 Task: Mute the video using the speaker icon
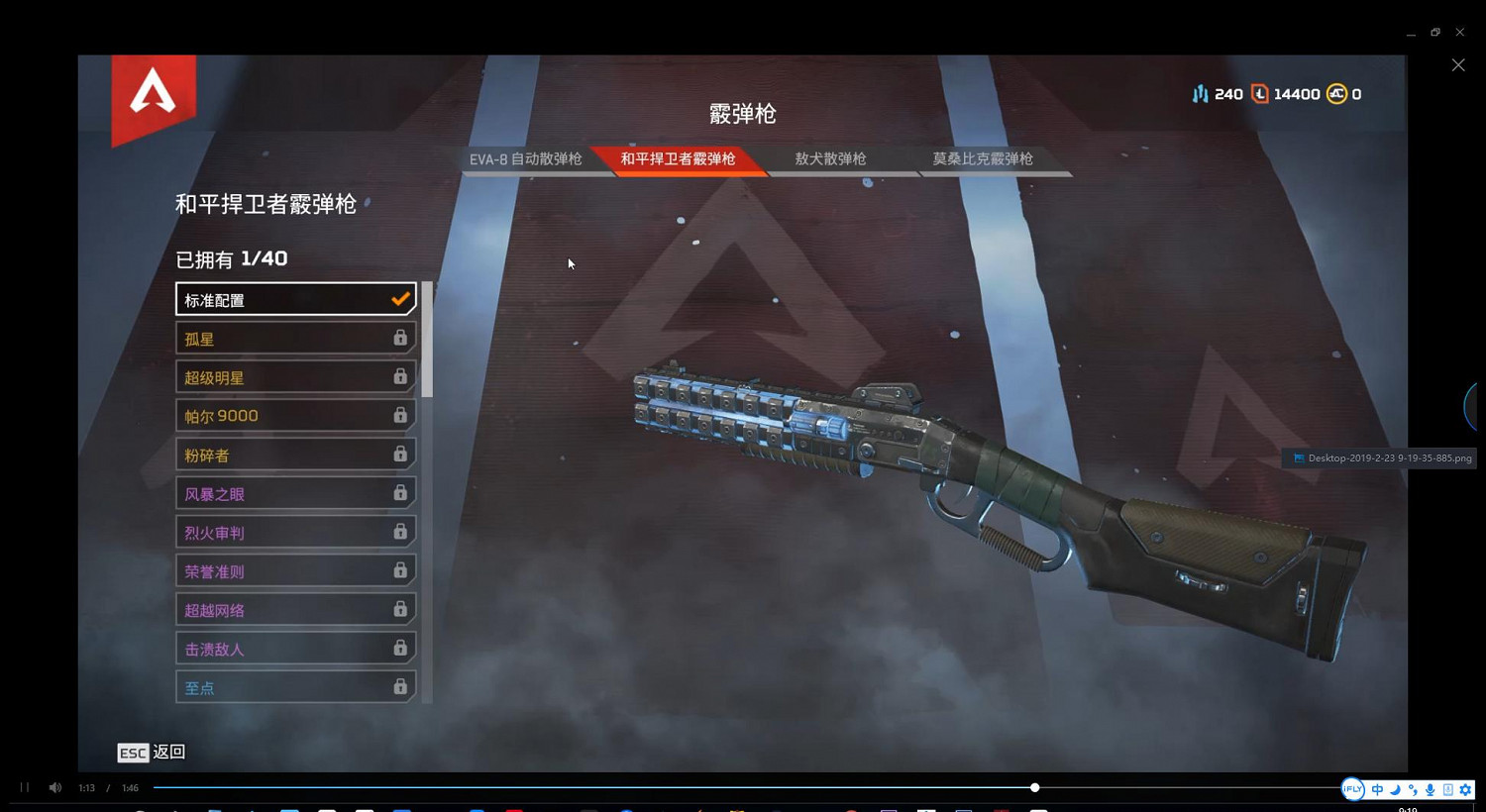(x=54, y=787)
